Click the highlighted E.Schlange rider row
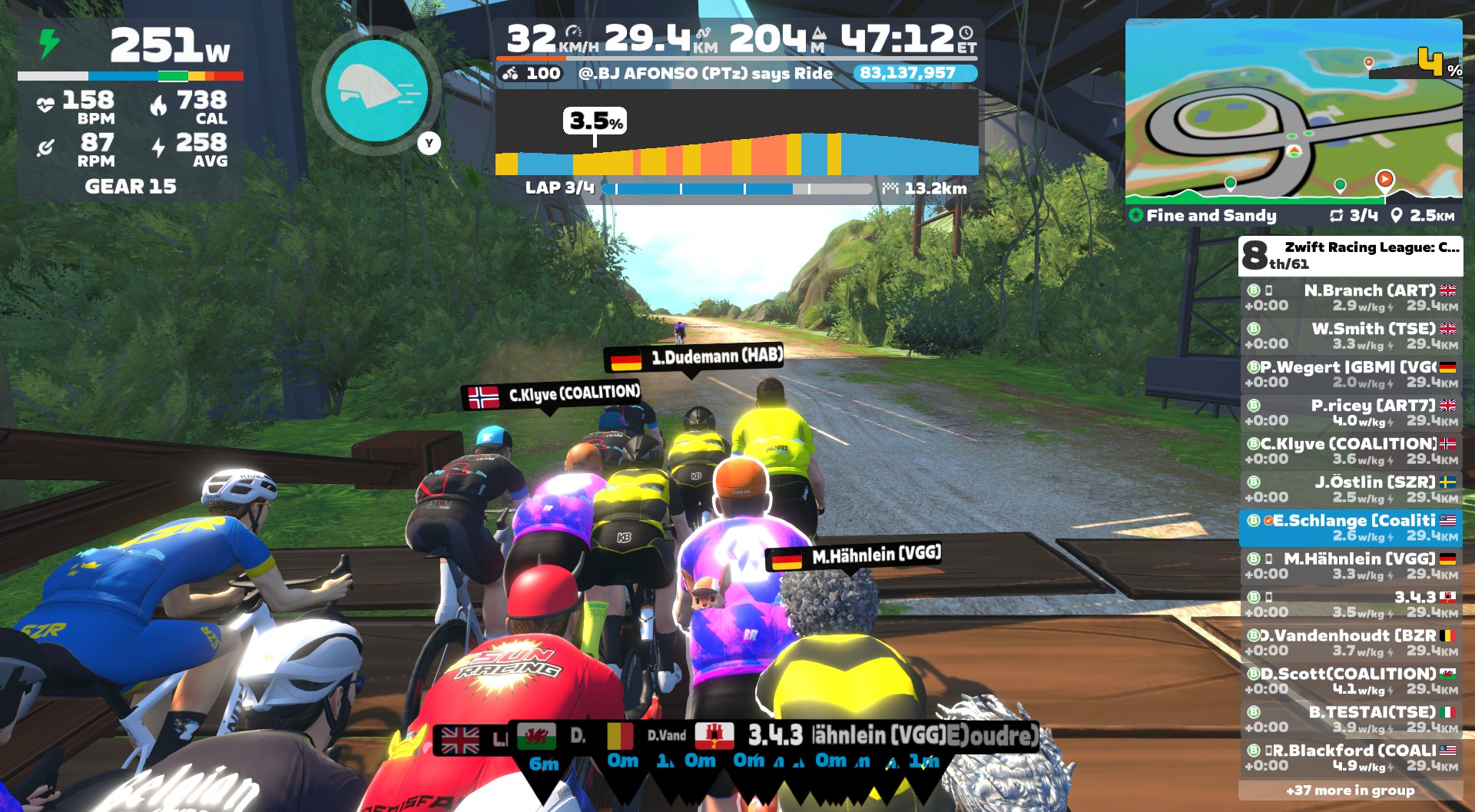 [1351, 528]
